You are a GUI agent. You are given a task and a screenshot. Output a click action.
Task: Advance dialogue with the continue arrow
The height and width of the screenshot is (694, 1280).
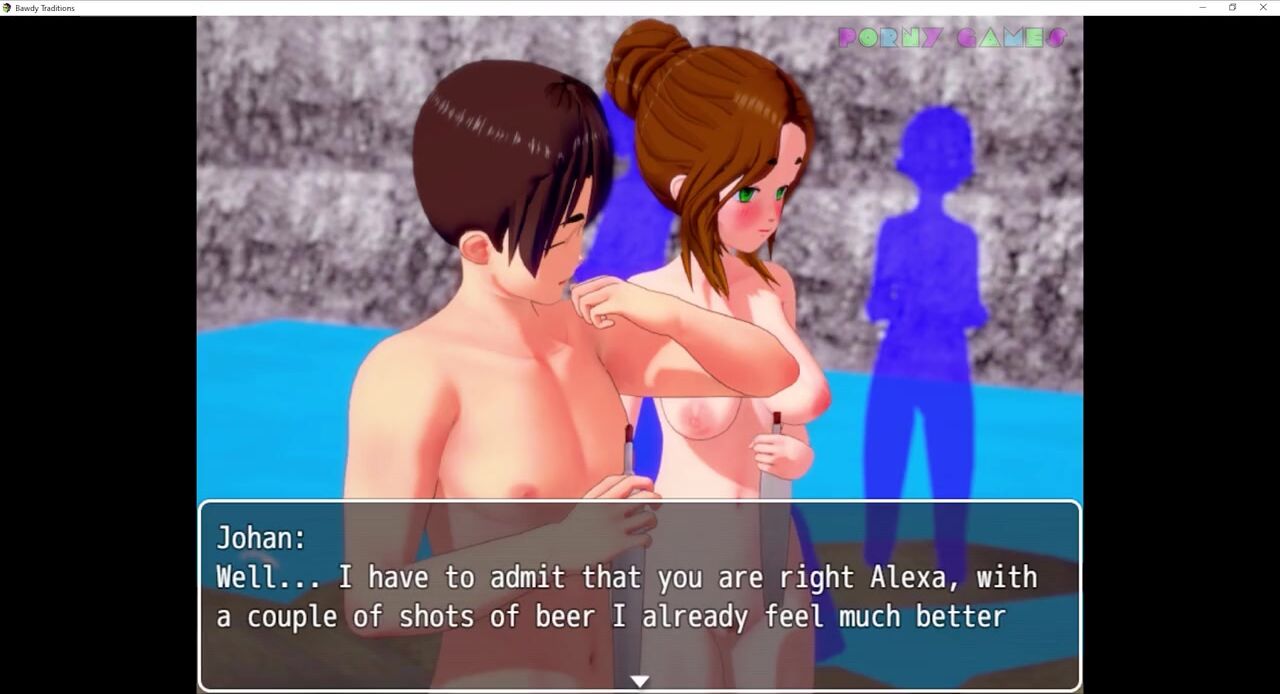(639, 681)
